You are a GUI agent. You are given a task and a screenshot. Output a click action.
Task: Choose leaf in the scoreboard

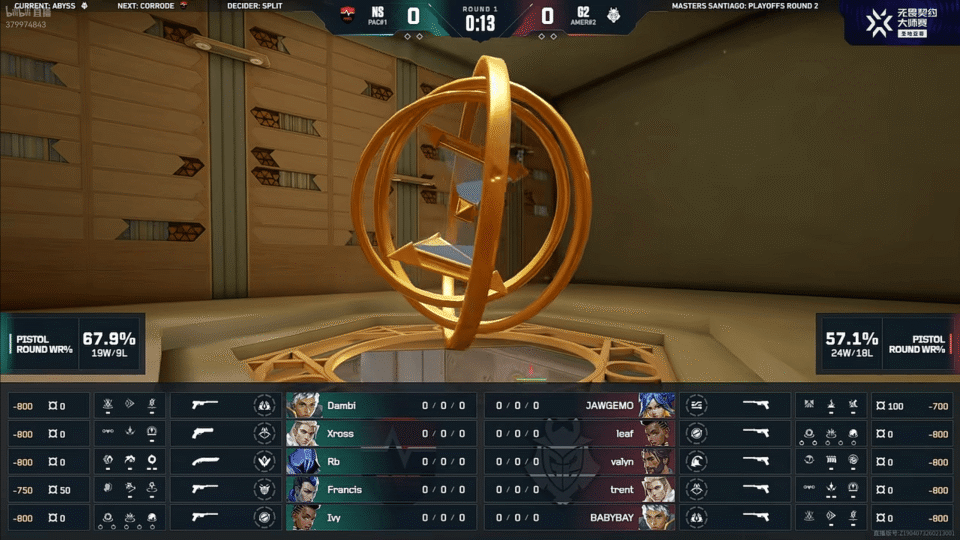click(580, 434)
